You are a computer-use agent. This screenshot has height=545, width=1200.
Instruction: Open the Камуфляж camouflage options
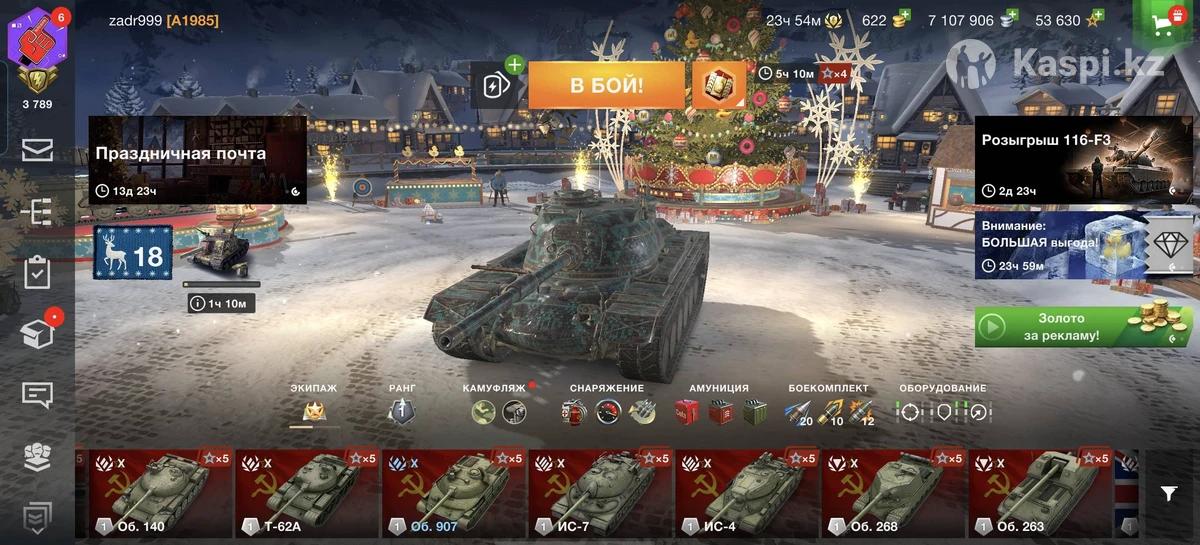pos(500,410)
